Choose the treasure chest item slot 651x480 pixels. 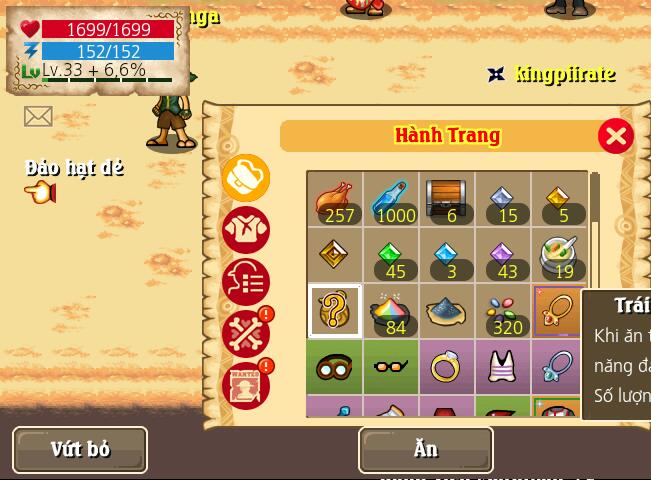point(447,200)
